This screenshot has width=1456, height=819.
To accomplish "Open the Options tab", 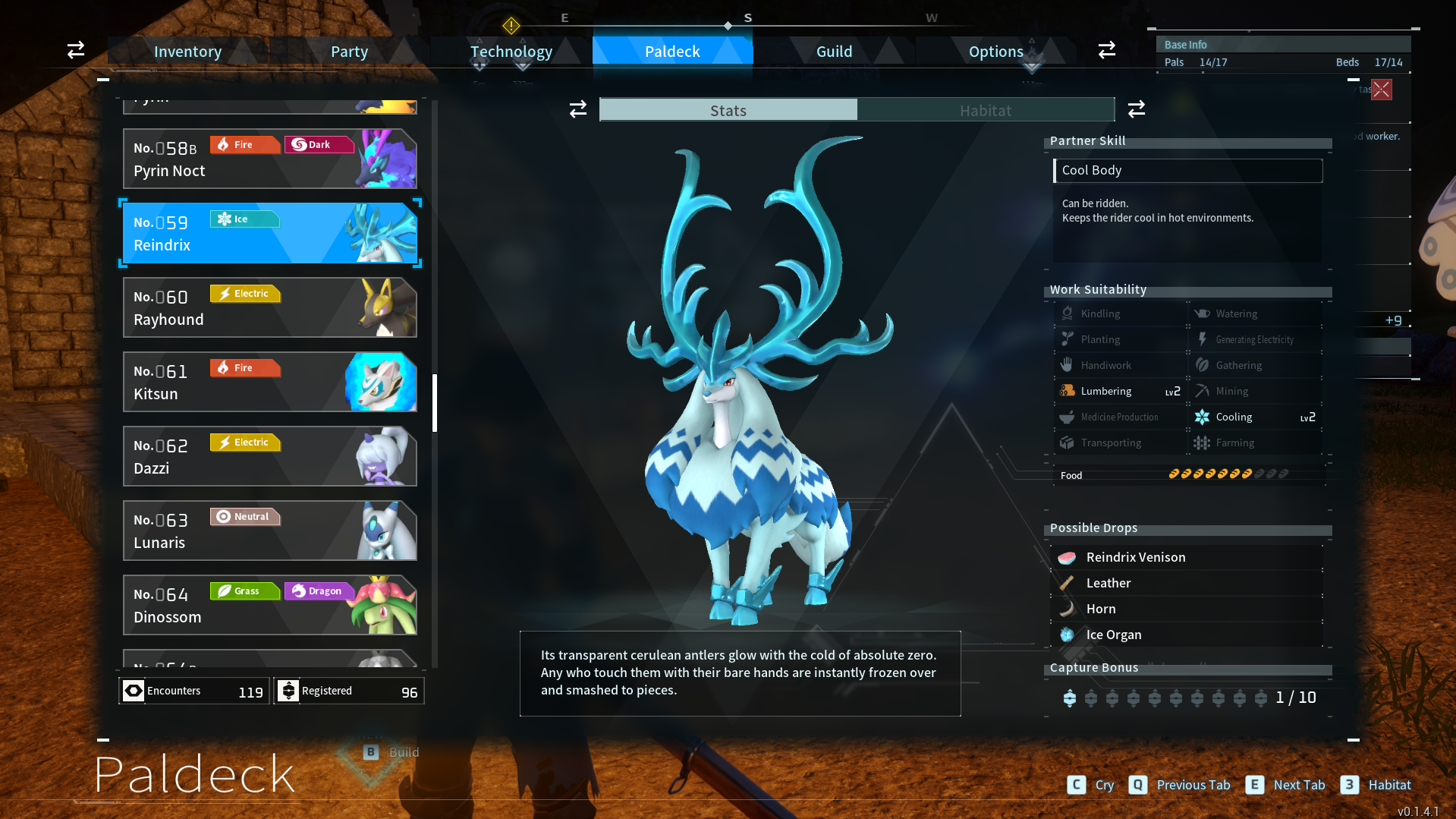I will (995, 52).
